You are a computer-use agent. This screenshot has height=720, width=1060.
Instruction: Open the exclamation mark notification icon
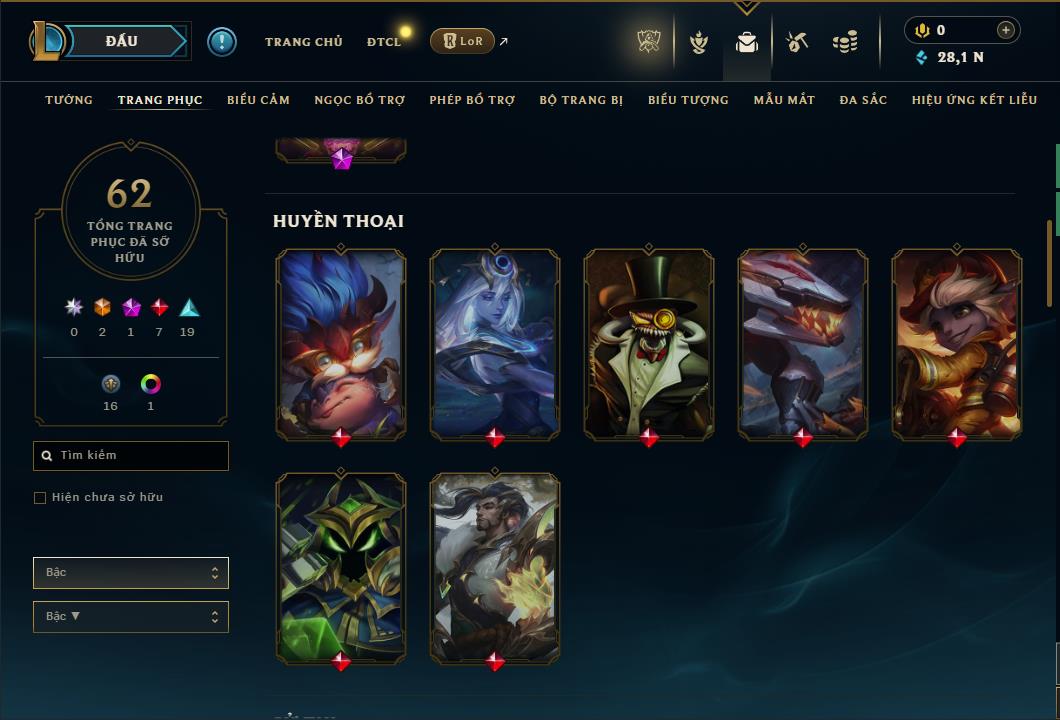(x=222, y=42)
